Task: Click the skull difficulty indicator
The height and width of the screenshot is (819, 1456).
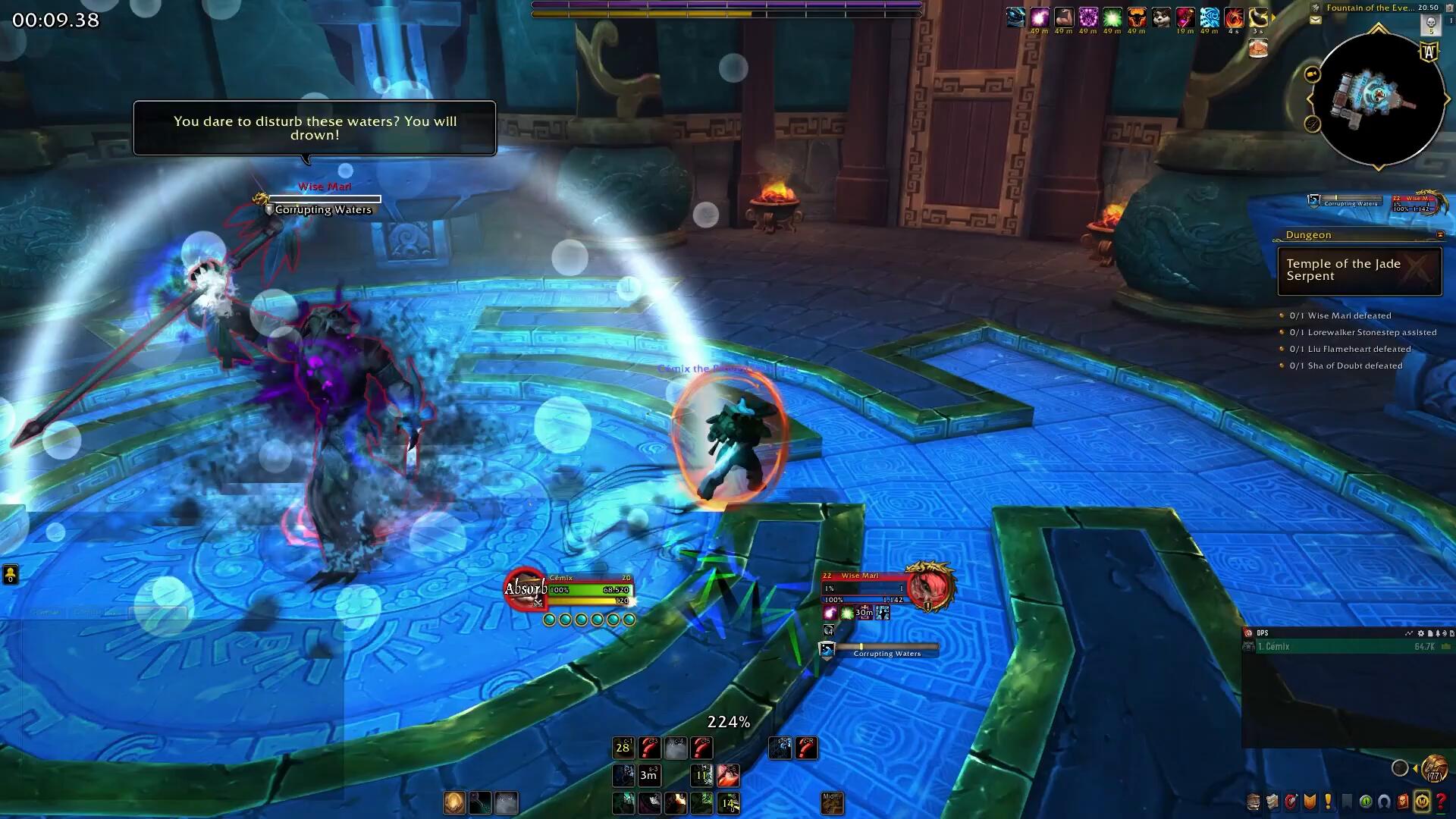Action: click(x=1430, y=23)
